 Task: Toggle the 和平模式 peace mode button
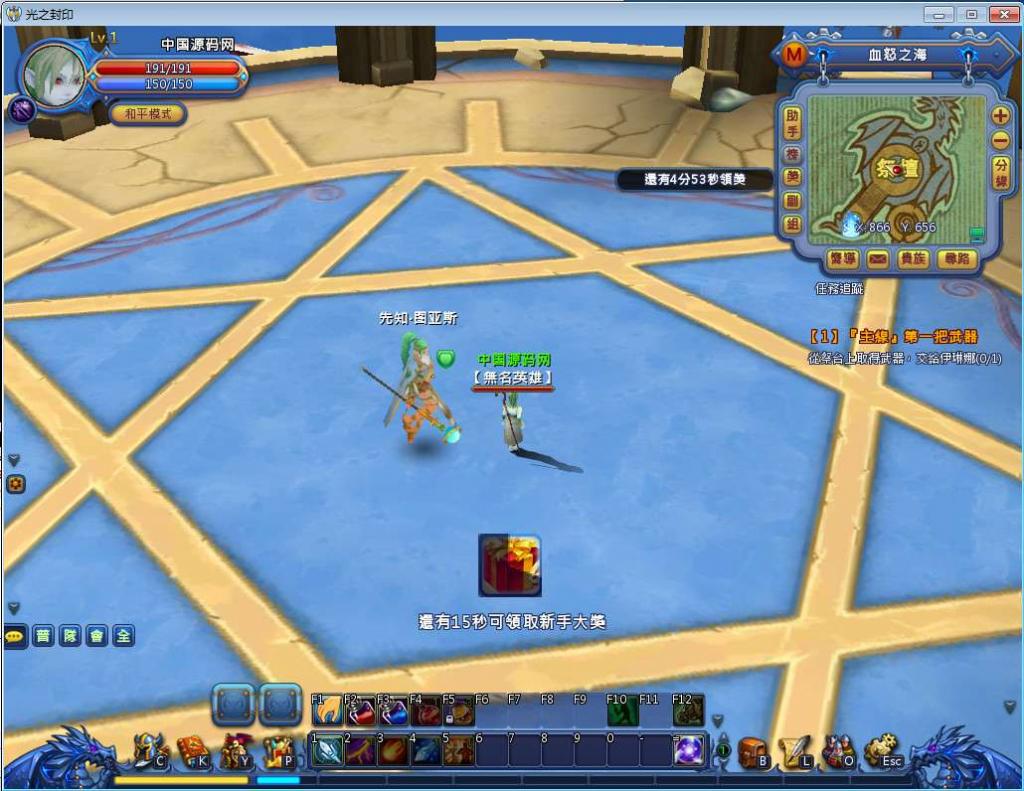(x=147, y=113)
